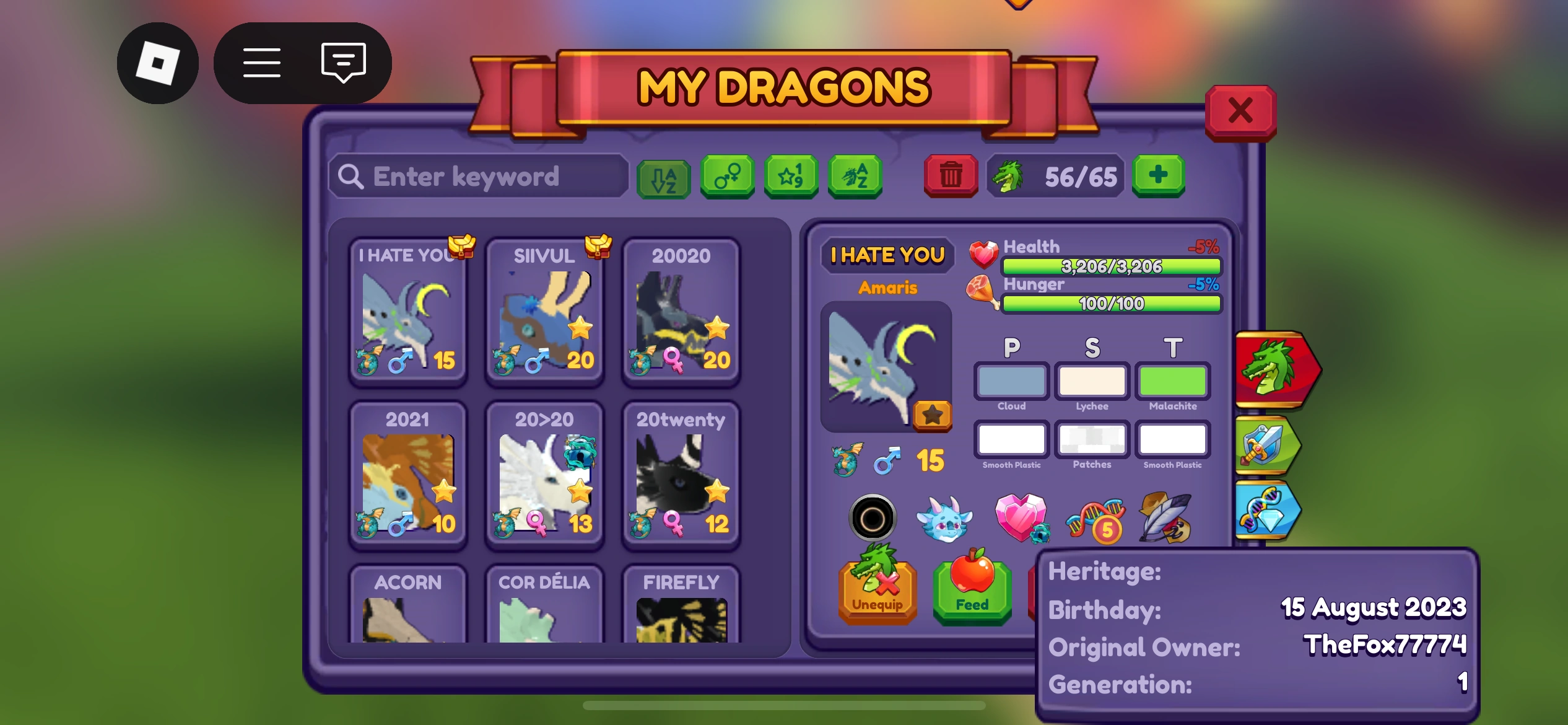Toggle the favorite star on the 2021 dragon

[x=443, y=491]
